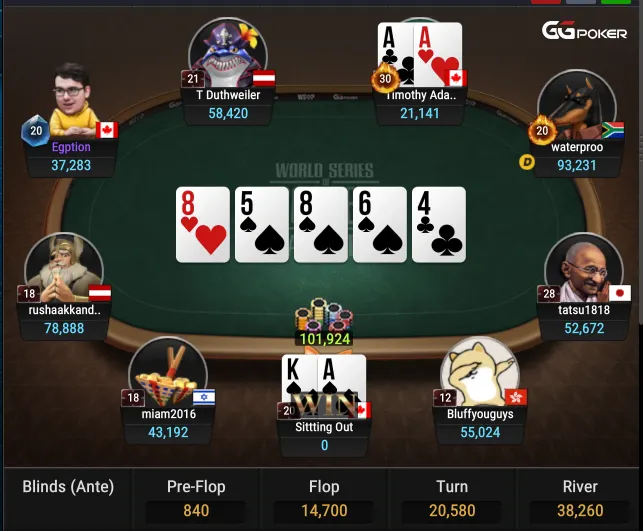
Task: Open Bluffyouguys' shiba avatar
Action: 480,372
